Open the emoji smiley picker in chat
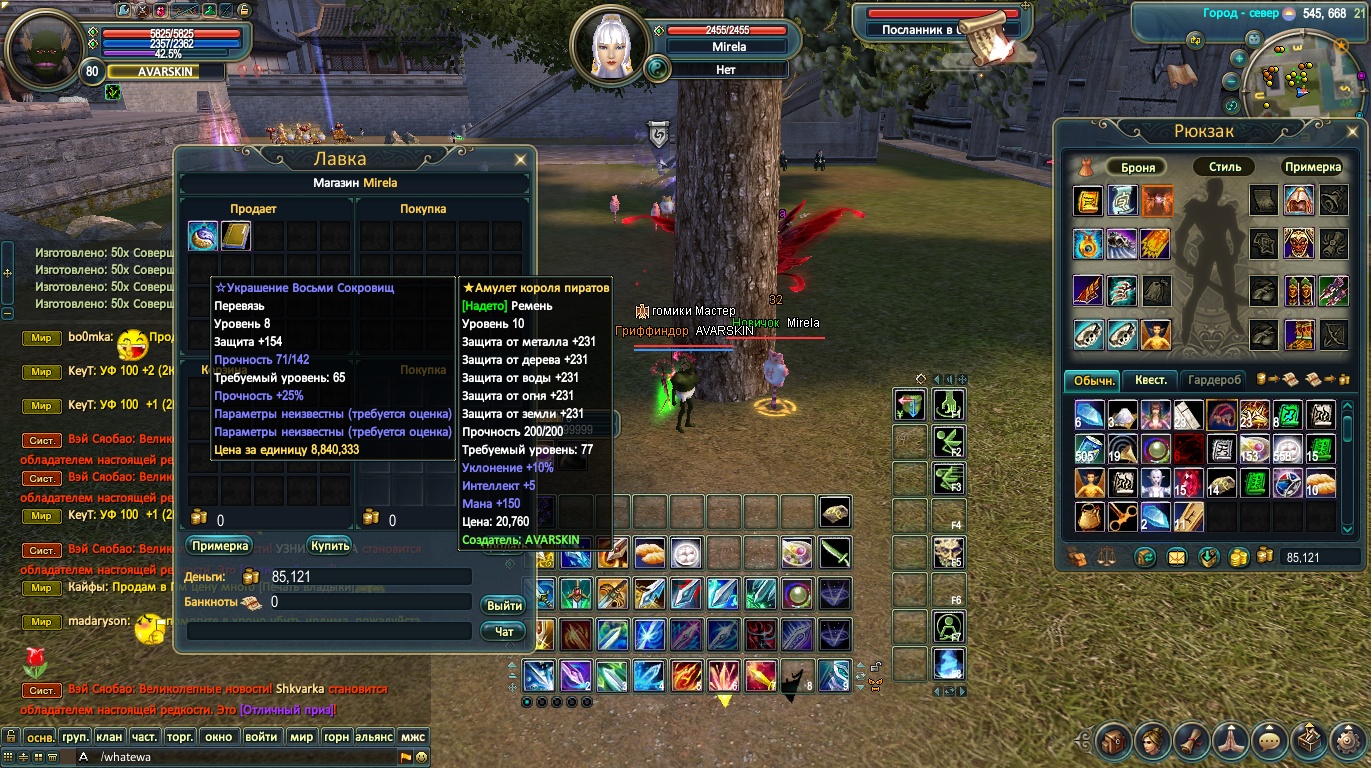1371x768 pixels. point(422,757)
